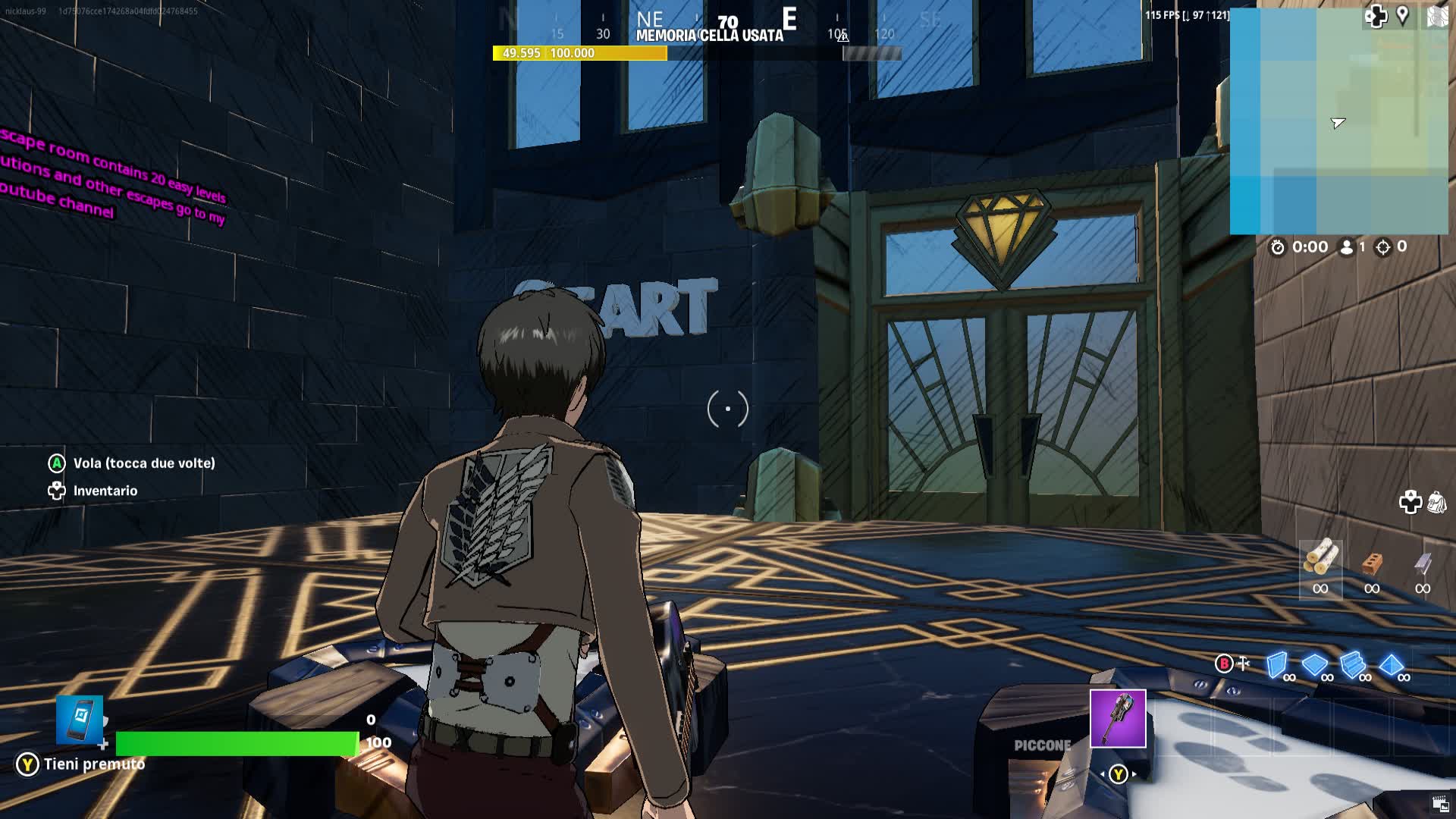Choose the stairs building piece
Screen dimensions: 1456x819
click(x=1352, y=665)
